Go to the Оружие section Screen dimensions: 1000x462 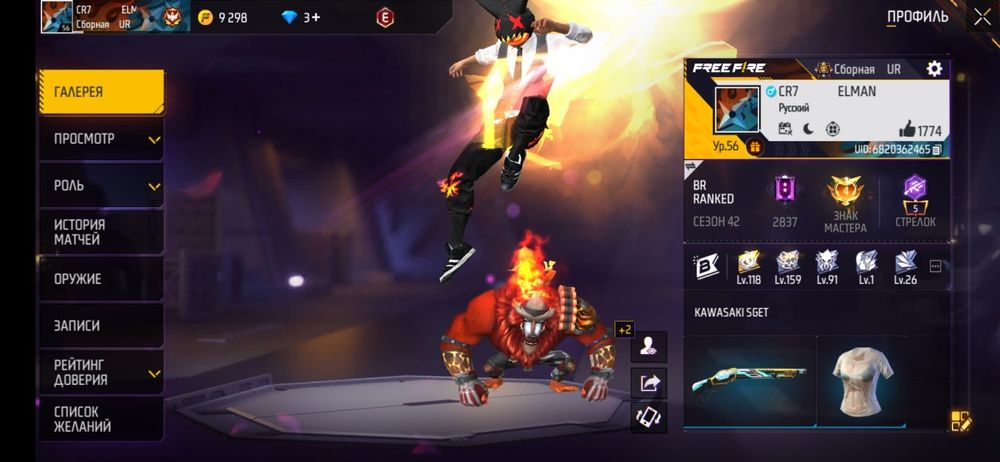(100, 279)
